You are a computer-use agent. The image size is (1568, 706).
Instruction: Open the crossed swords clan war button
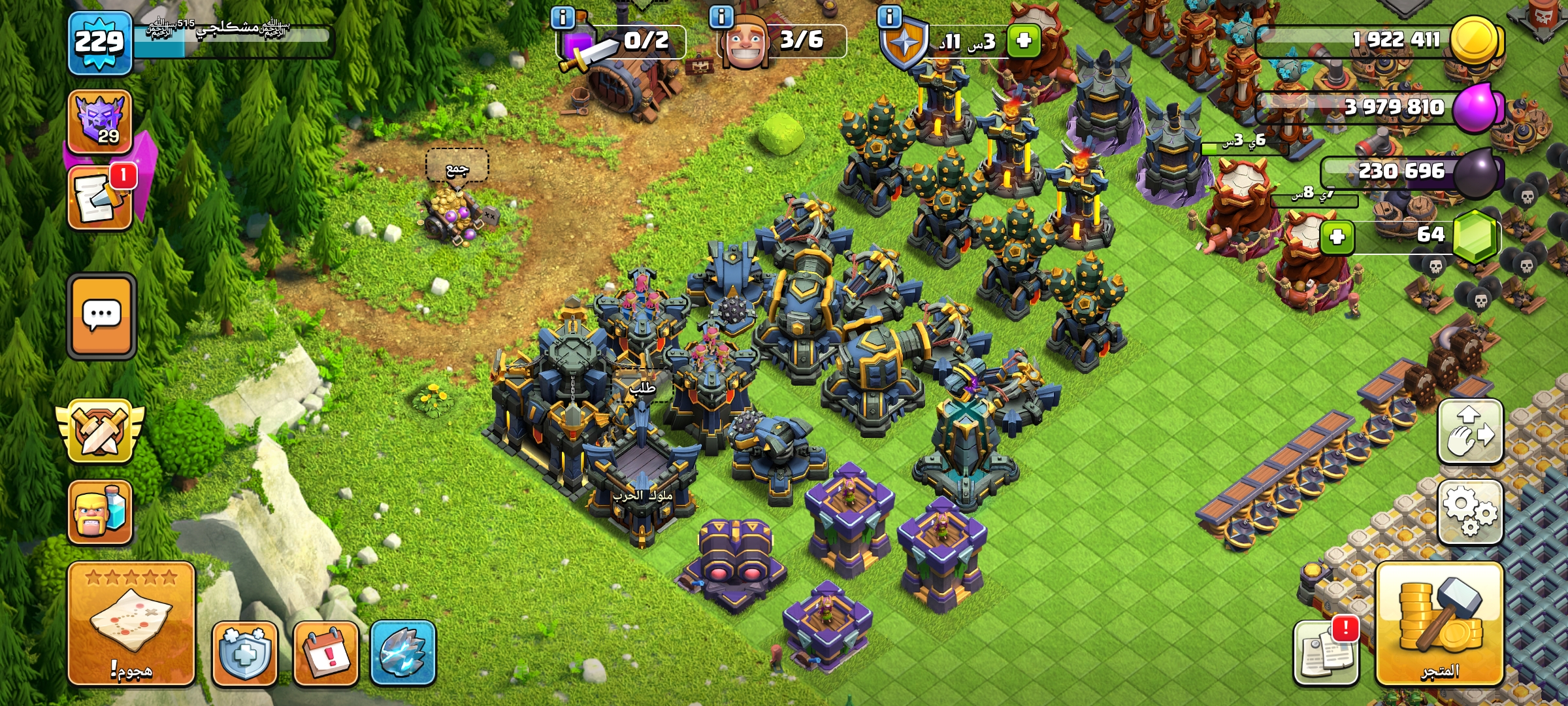100,431
